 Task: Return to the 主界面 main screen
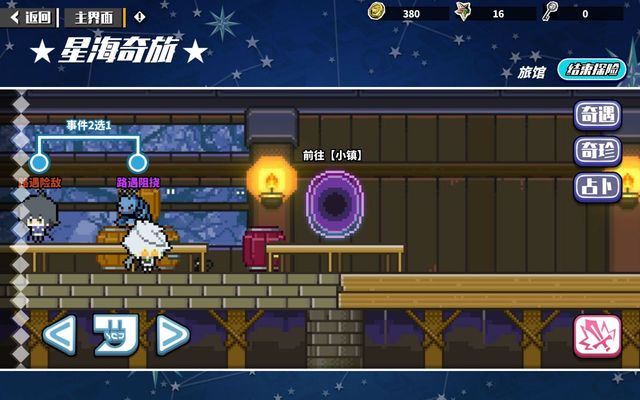[94, 16]
